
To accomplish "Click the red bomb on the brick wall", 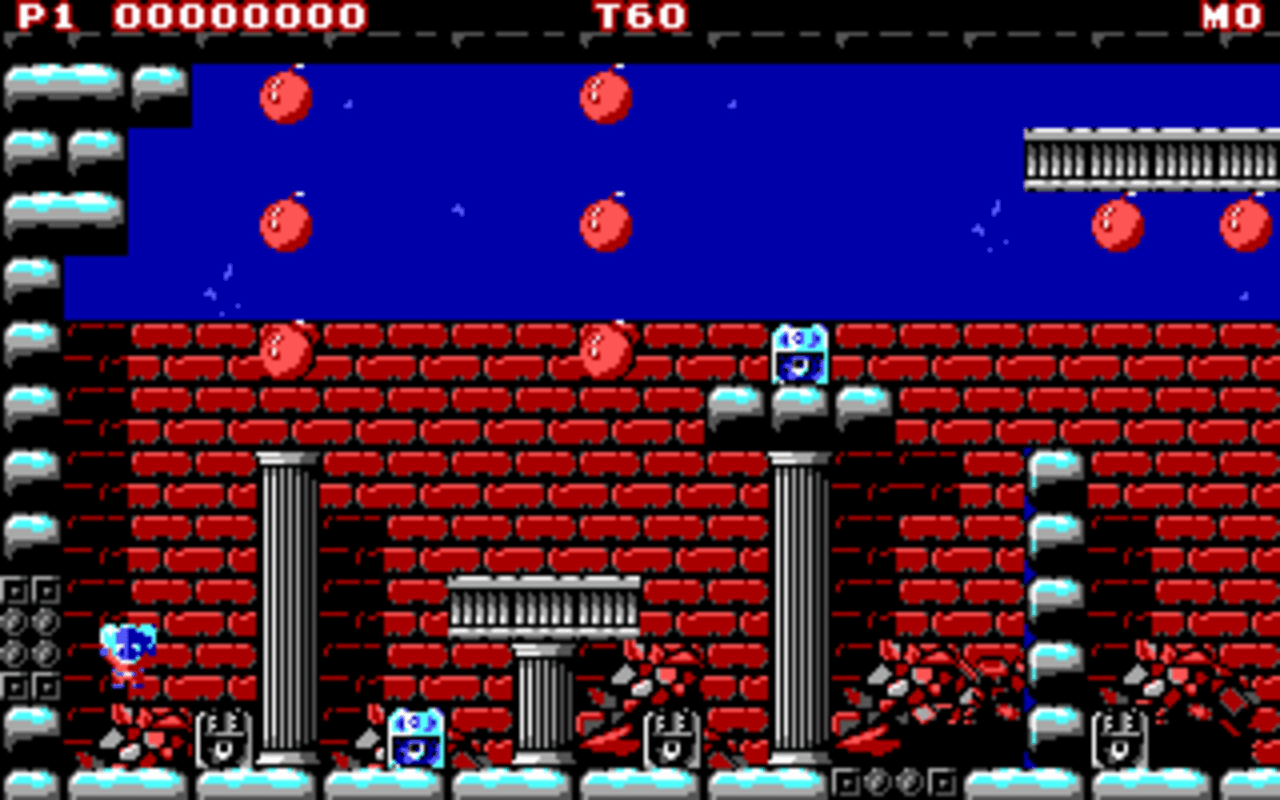I will pyautogui.click(x=287, y=350).
